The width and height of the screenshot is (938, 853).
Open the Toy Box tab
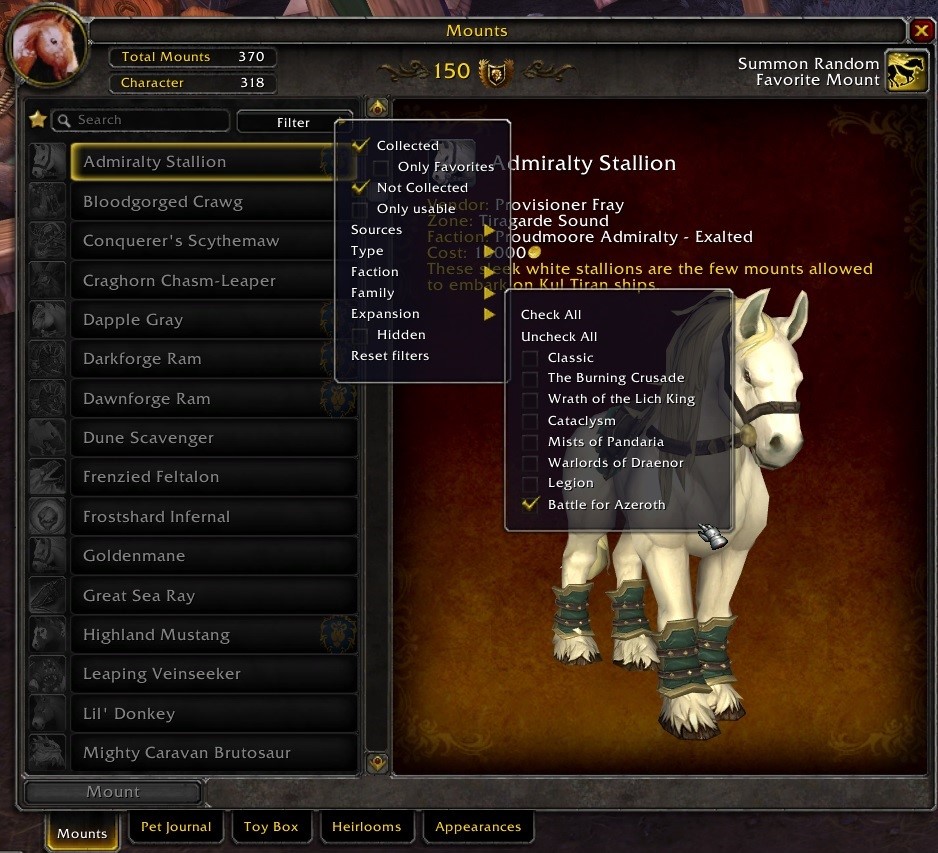(271, 827)
